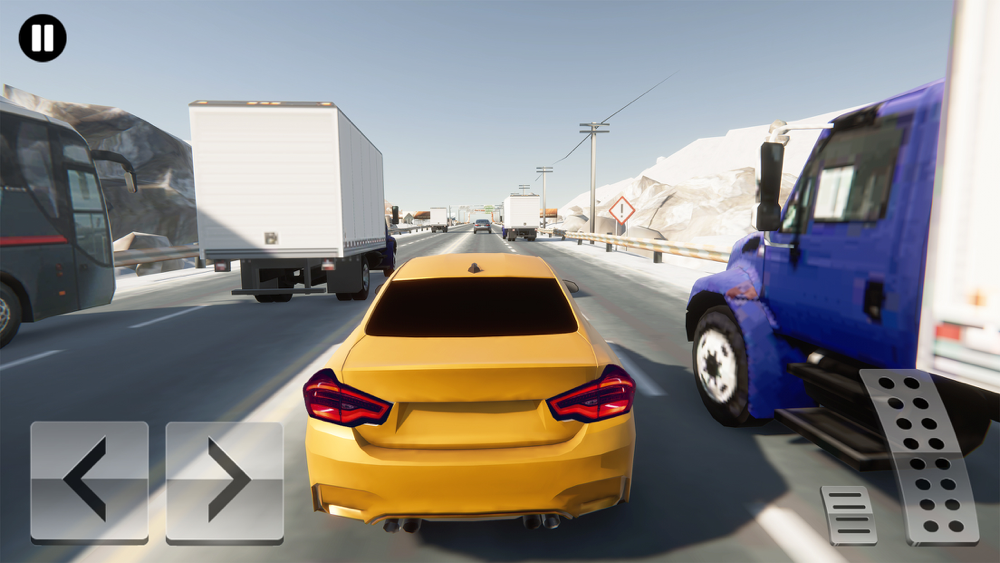Hit the small brake pedal
Screen dimensions: 1000x563
(x=848, y=514)
